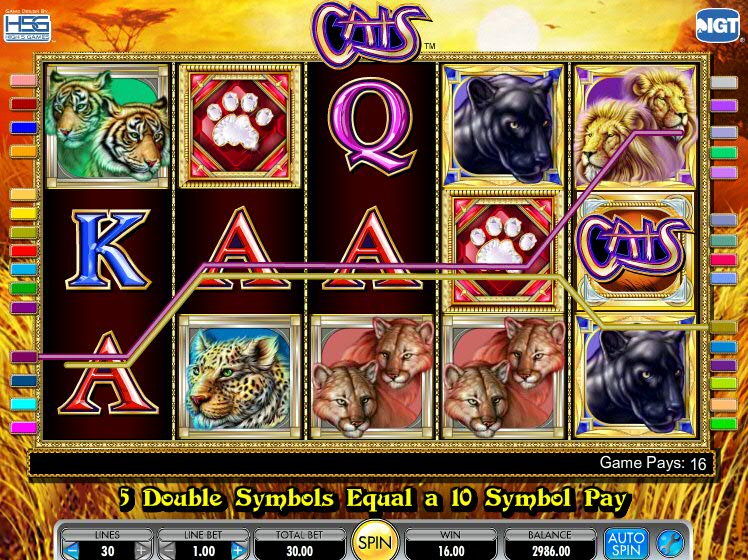
Task: Lower the Line Bet amount
Action: point(167,550)
